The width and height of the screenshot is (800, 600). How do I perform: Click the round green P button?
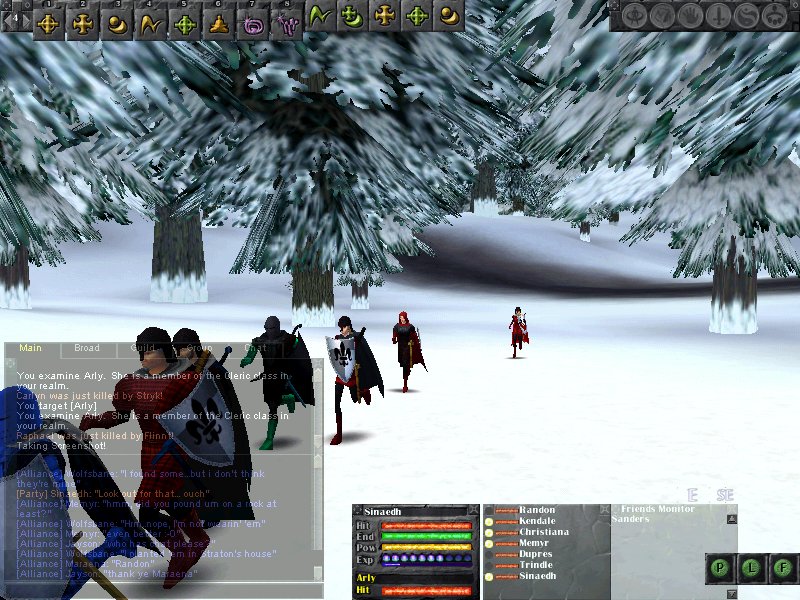tap(721, 568)
